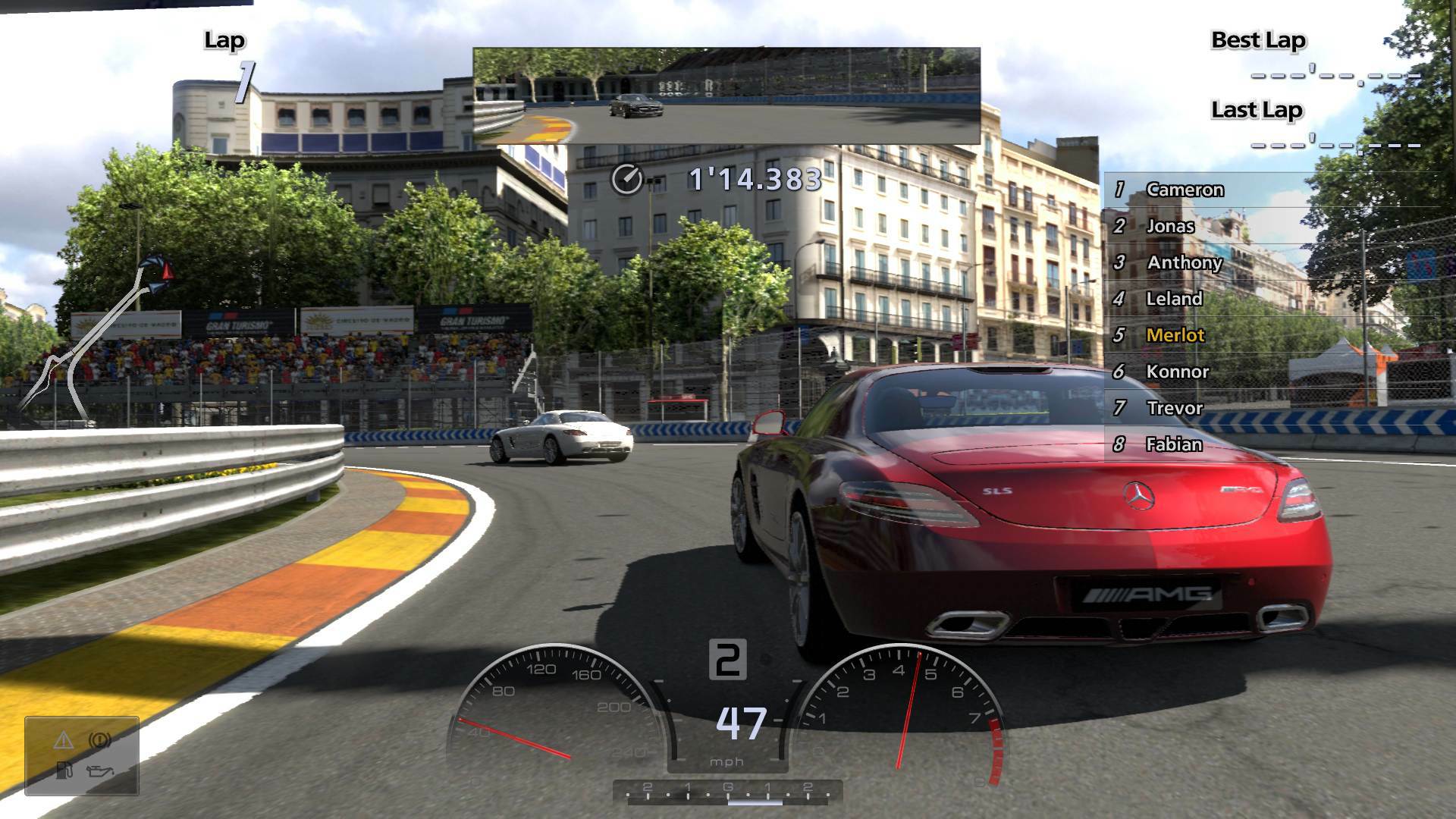Select the Best Lap heading
The image size is (1456, 819).
click(x=1257, y=39)
